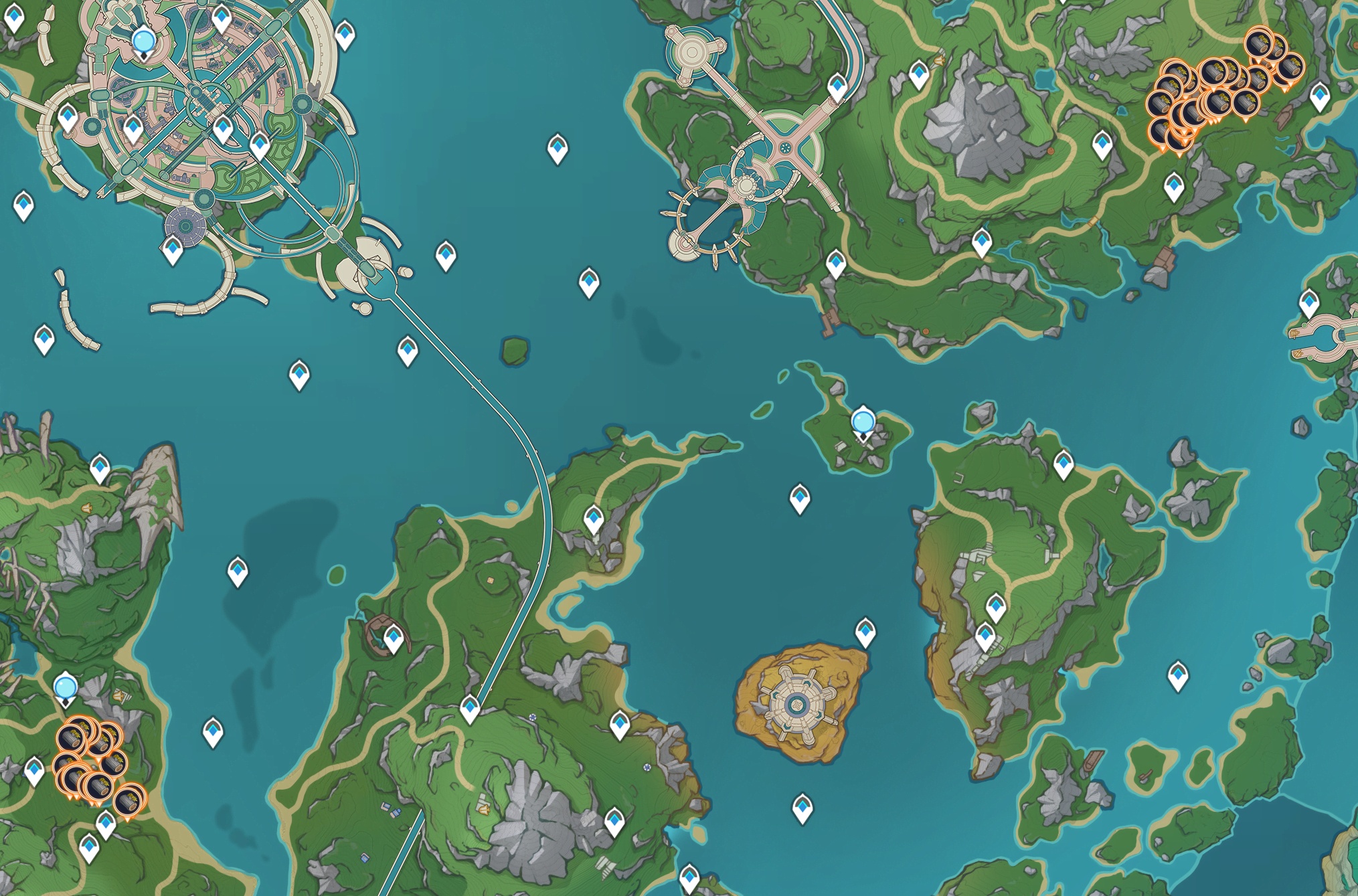Image resolution: width=1358 pixels, height=896 pixels.
Task: Select the waypoint immediately right of the northeast log cluster
Action: [1319, 96]
